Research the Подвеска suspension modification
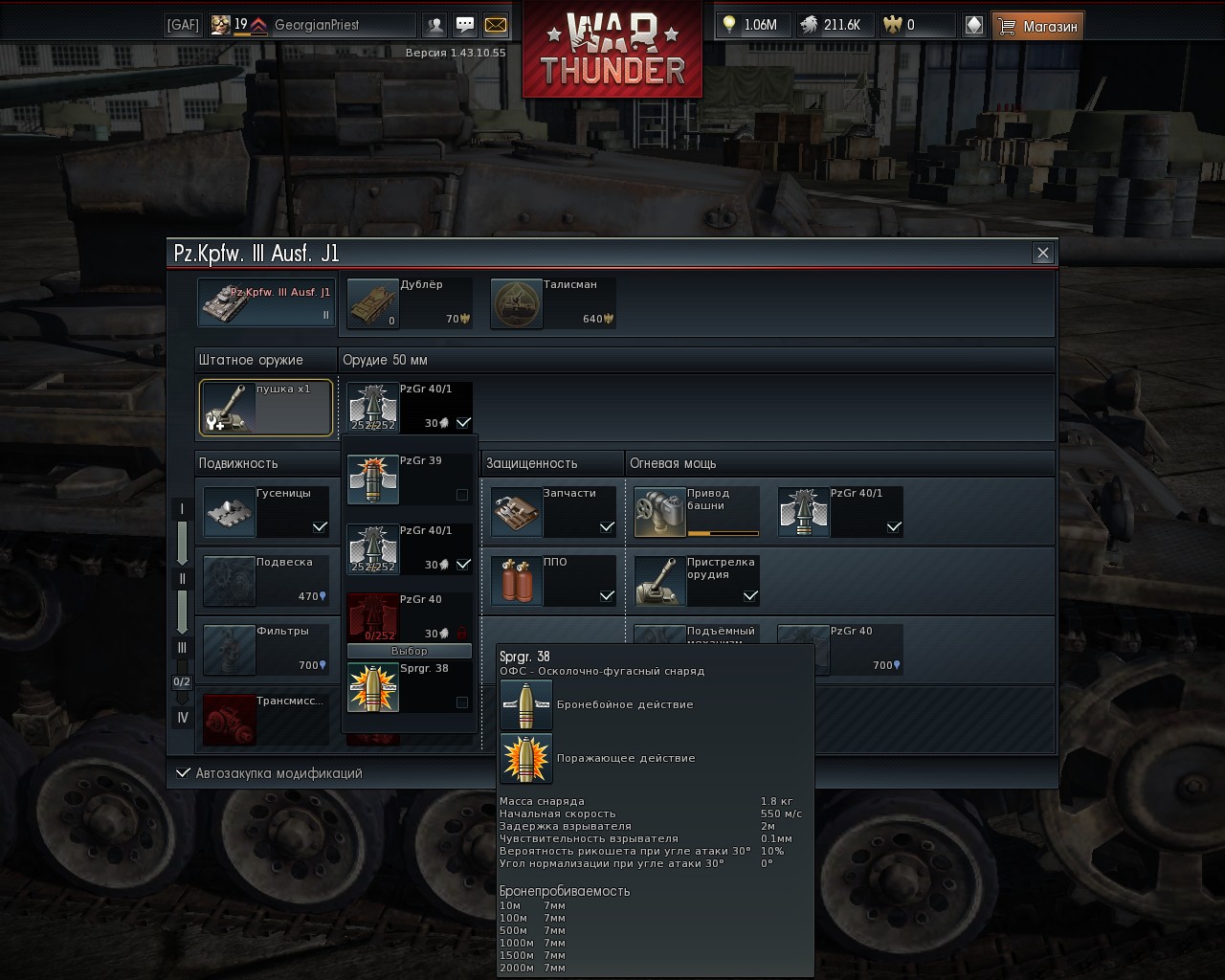This screenshot has height=980, width=1225. 265,581
